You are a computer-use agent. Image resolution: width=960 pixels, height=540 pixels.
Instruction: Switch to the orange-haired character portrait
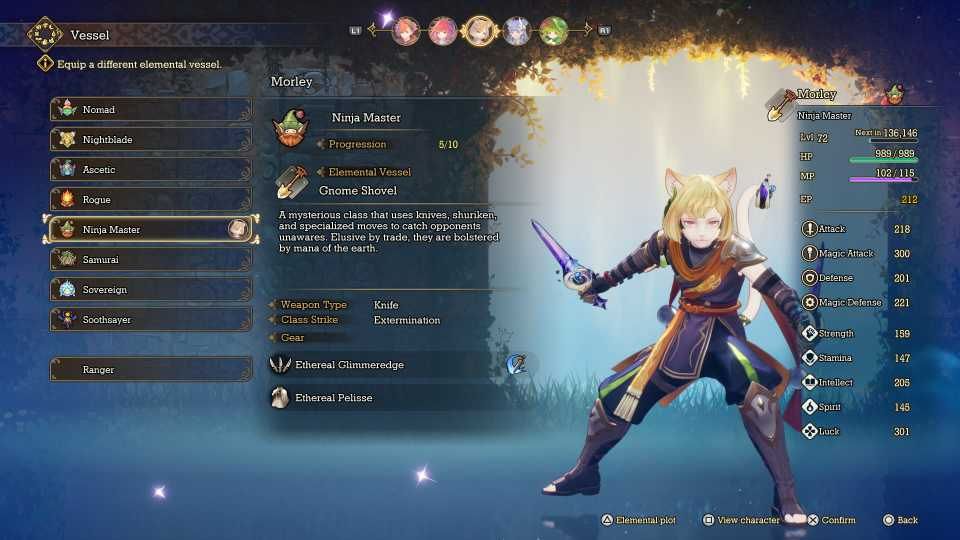[407, 30]
